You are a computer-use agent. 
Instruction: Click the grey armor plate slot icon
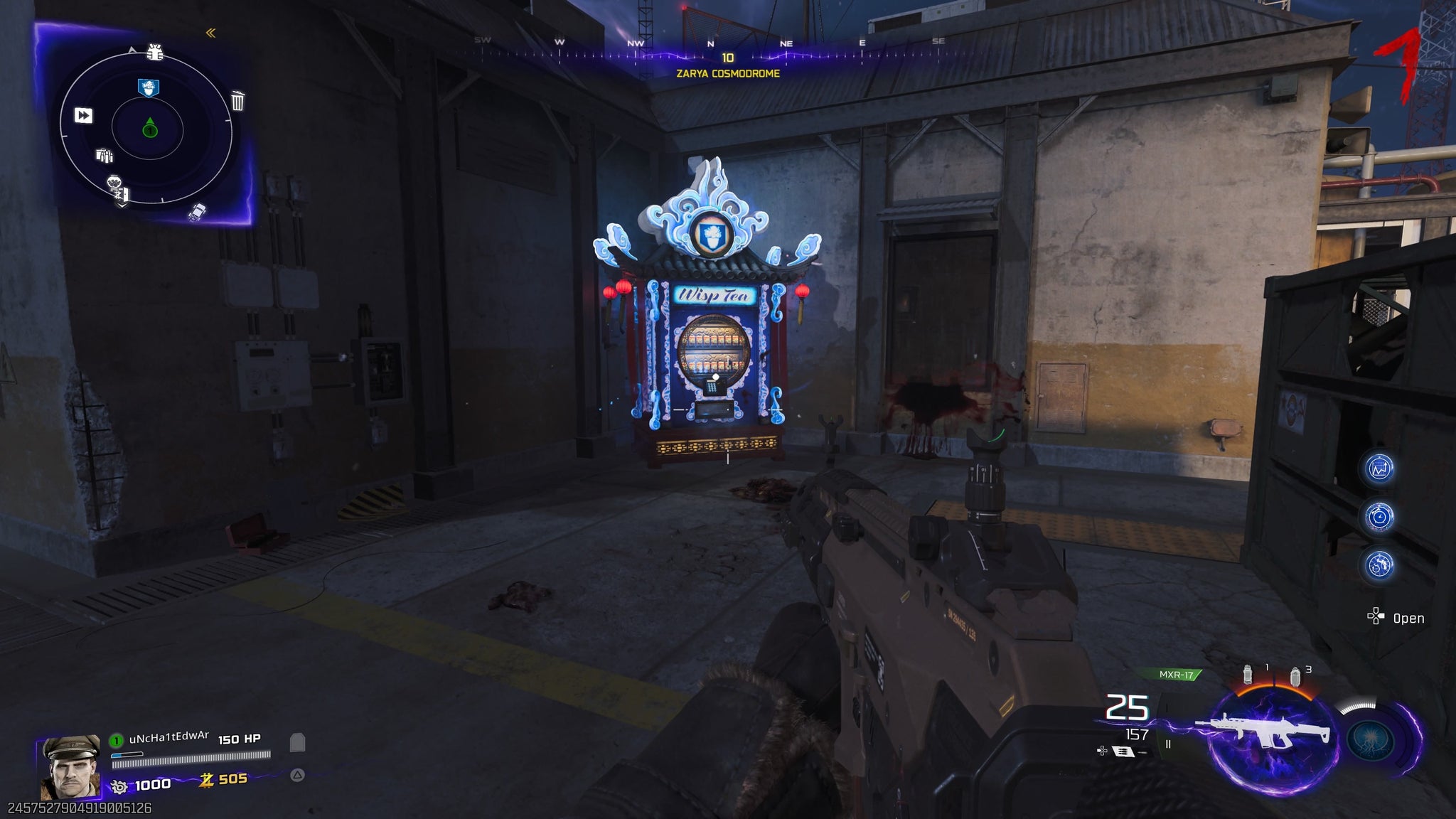click(x=298, y=743)
